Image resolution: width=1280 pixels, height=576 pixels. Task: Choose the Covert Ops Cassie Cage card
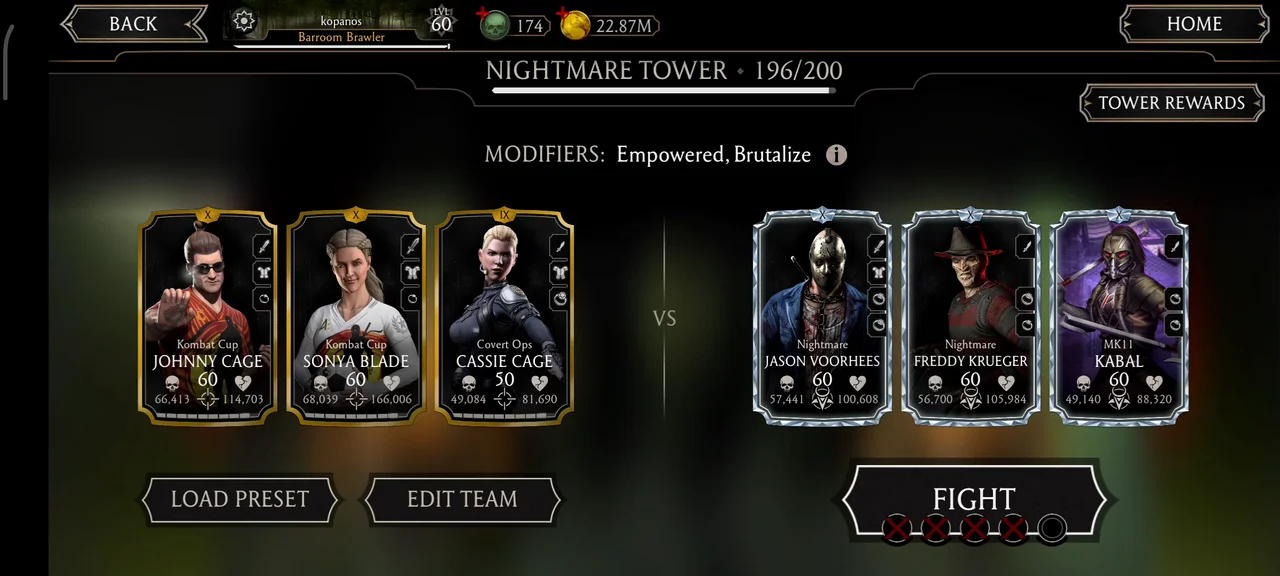coord(505,316)
